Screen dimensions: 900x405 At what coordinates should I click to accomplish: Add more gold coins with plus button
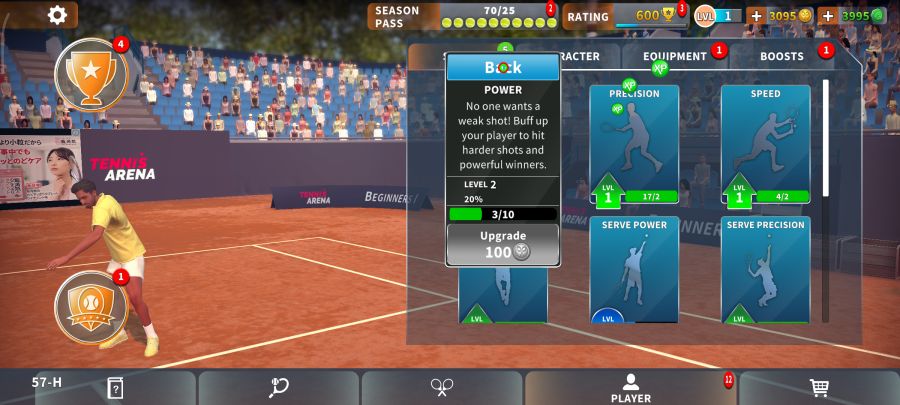pyautogui.click(x=756, y=16)
